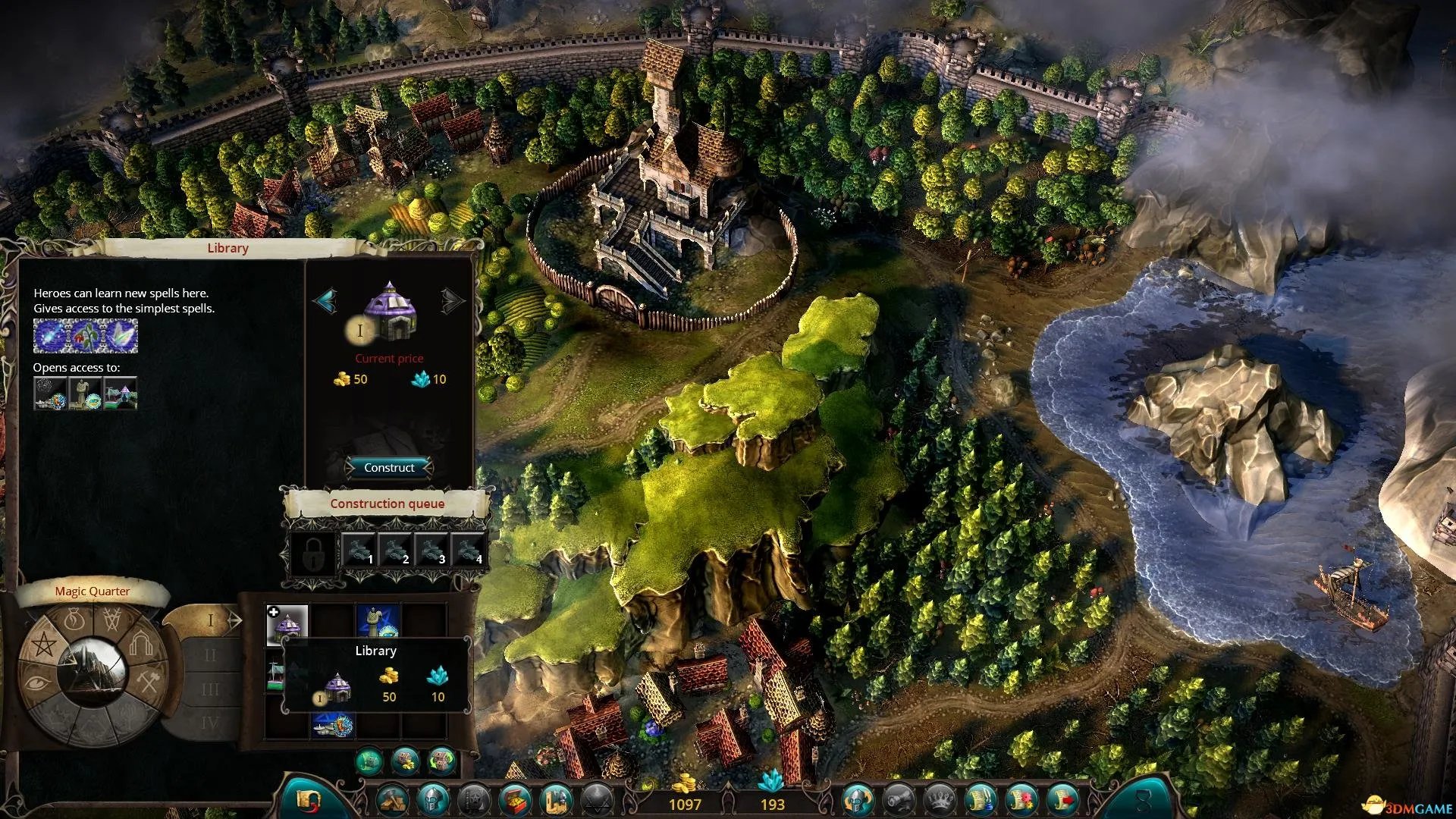
Task: Click the Construct button for the Library
Action: pyautogui.click(x=389, y=468)
